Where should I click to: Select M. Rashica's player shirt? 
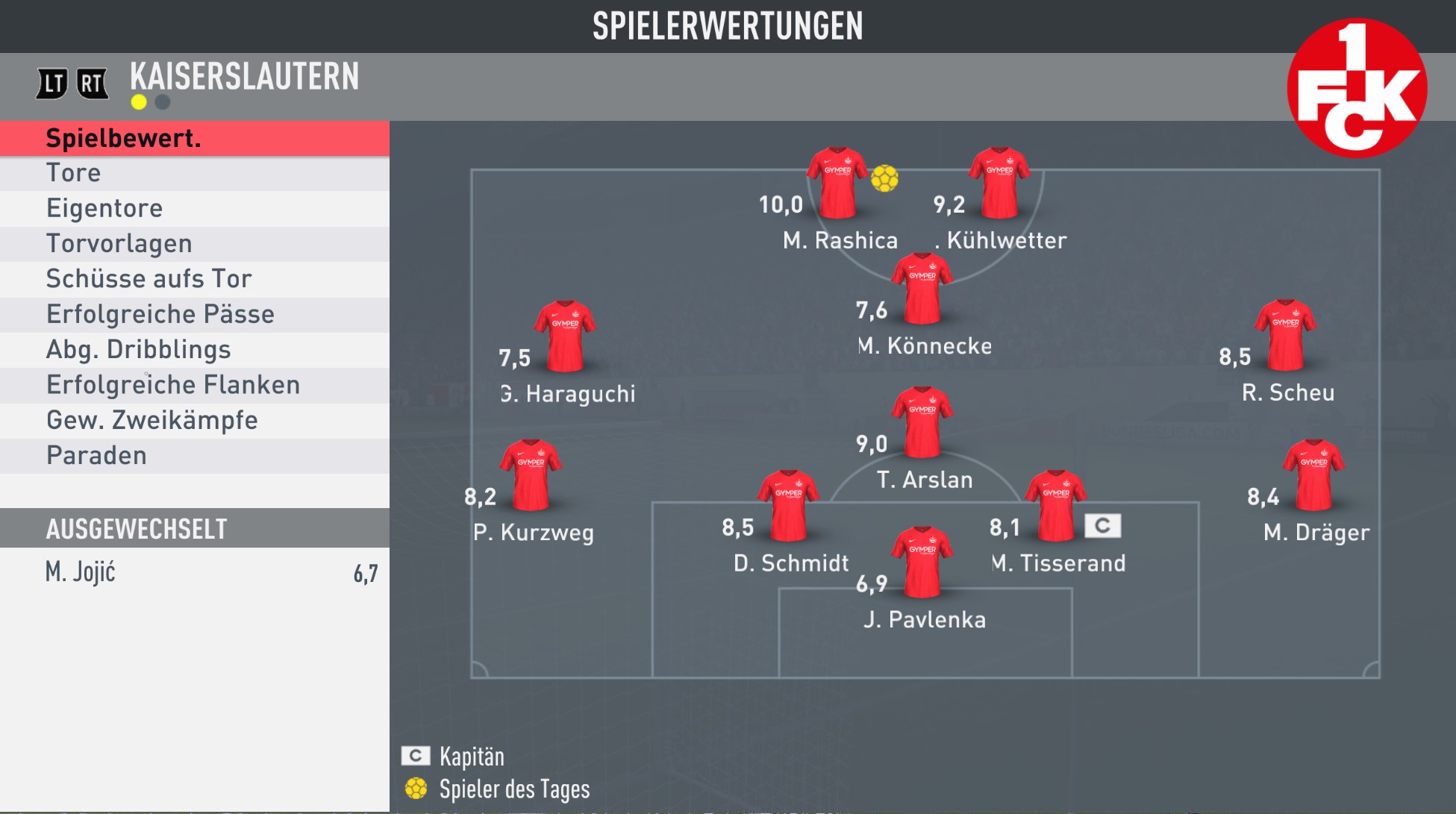tap(837, 183)
